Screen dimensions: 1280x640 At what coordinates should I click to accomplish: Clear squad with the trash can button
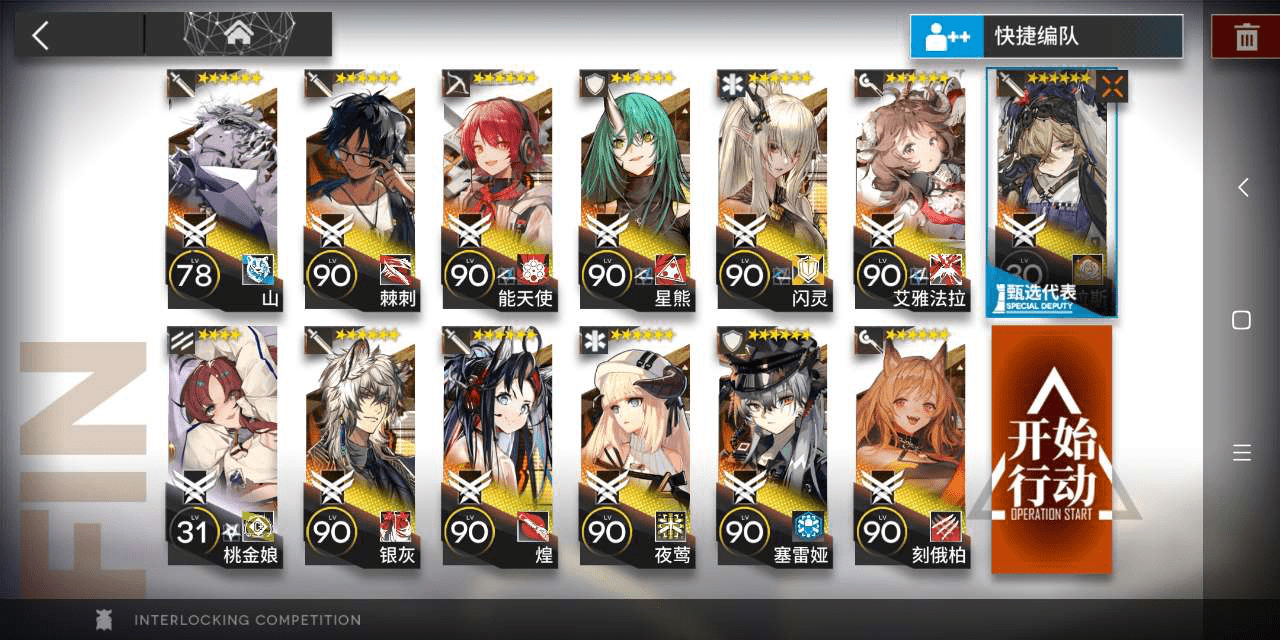pyautogui.click(x=1246, y=38)
